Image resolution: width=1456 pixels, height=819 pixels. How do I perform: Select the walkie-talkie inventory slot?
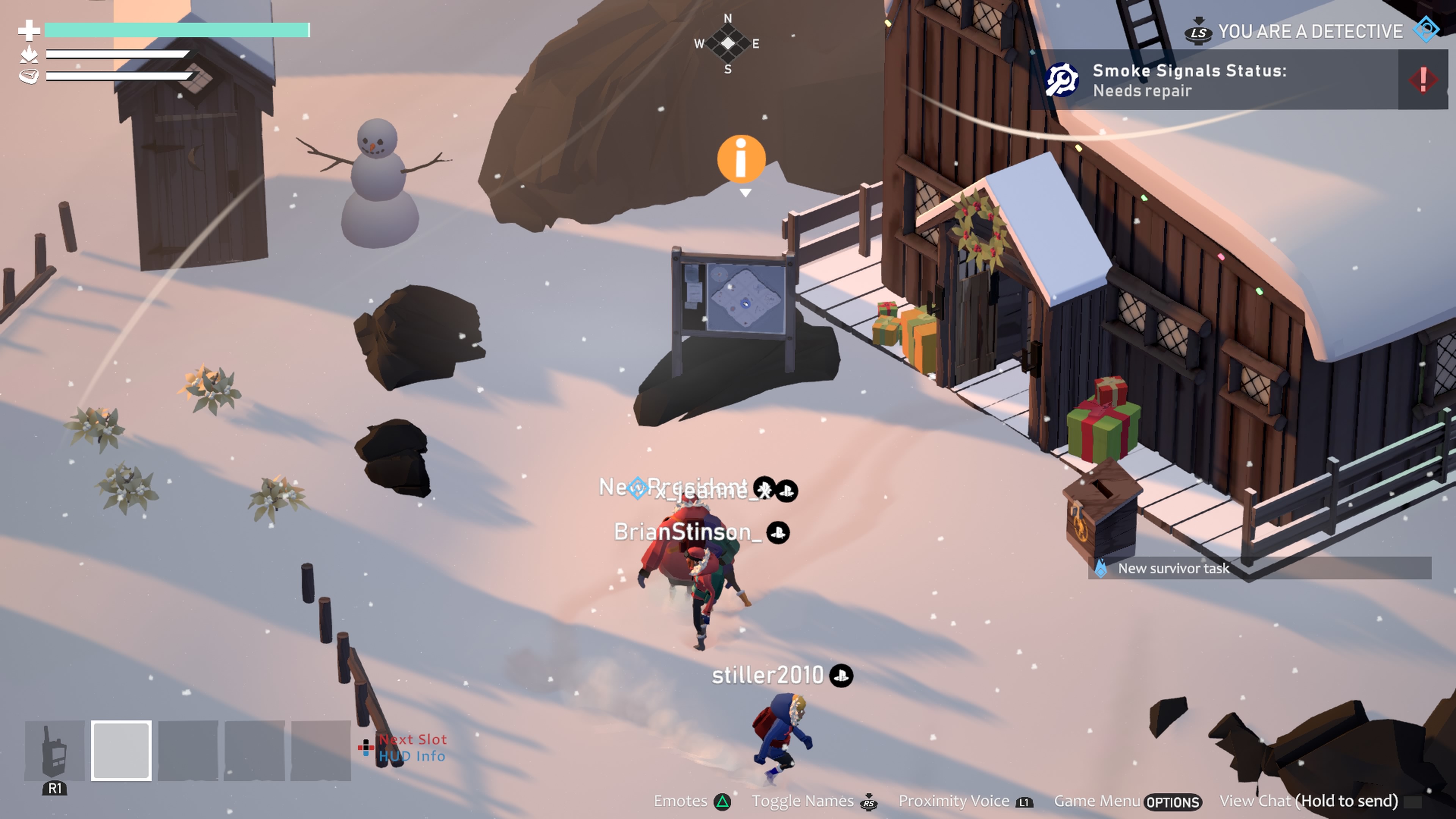54,751
